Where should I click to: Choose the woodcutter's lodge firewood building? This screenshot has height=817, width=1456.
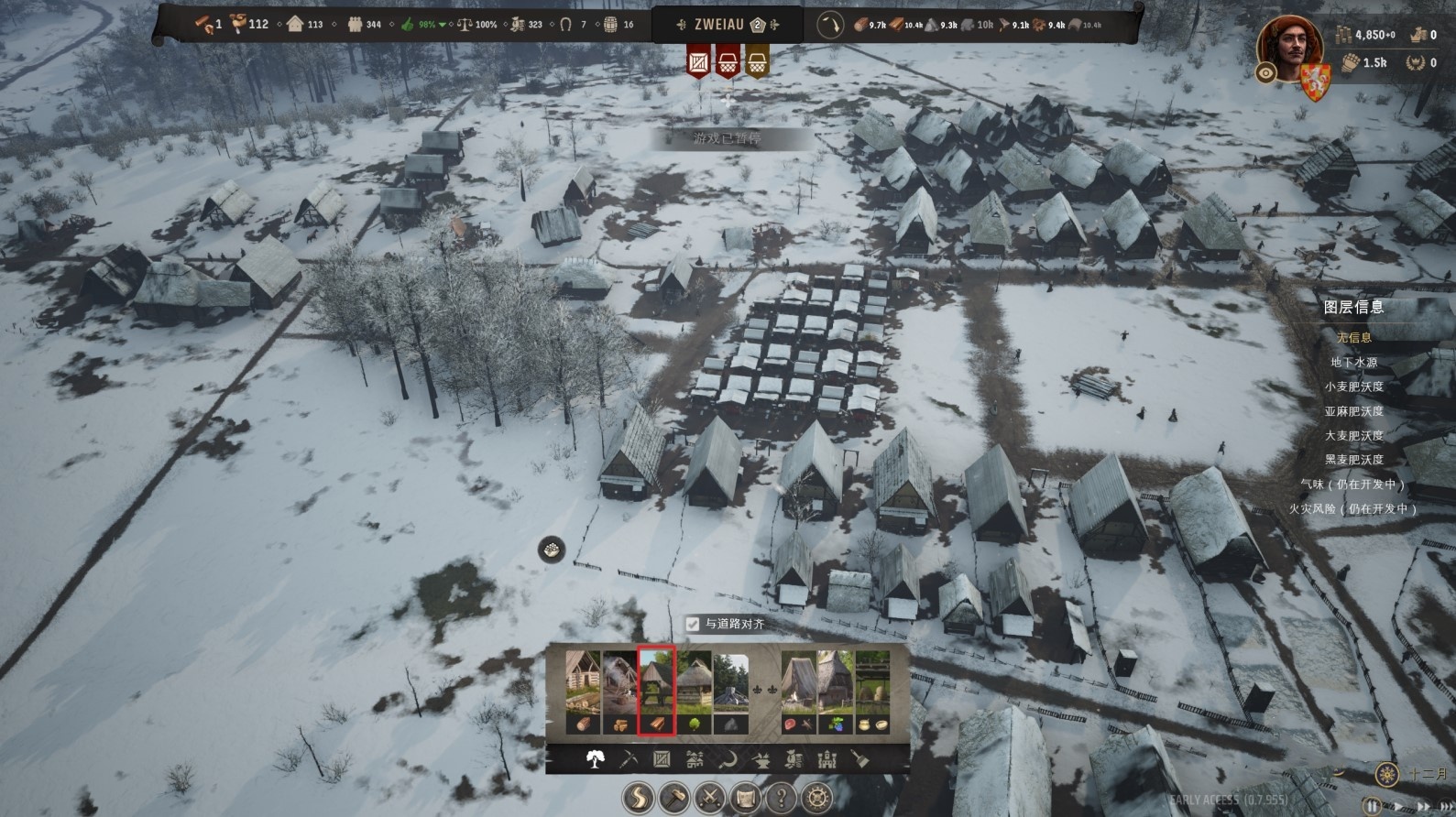point(619,692)
